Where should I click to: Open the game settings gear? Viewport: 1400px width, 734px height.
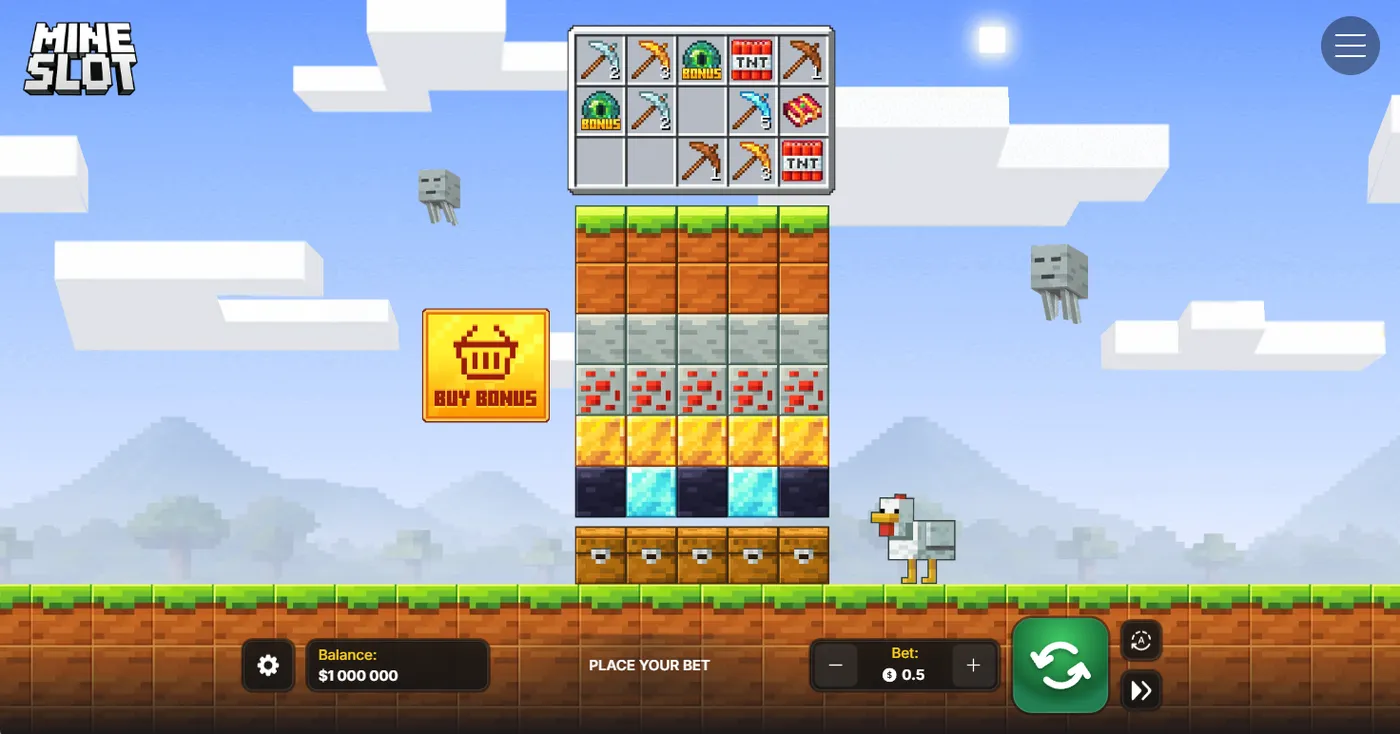pos(267,665)
